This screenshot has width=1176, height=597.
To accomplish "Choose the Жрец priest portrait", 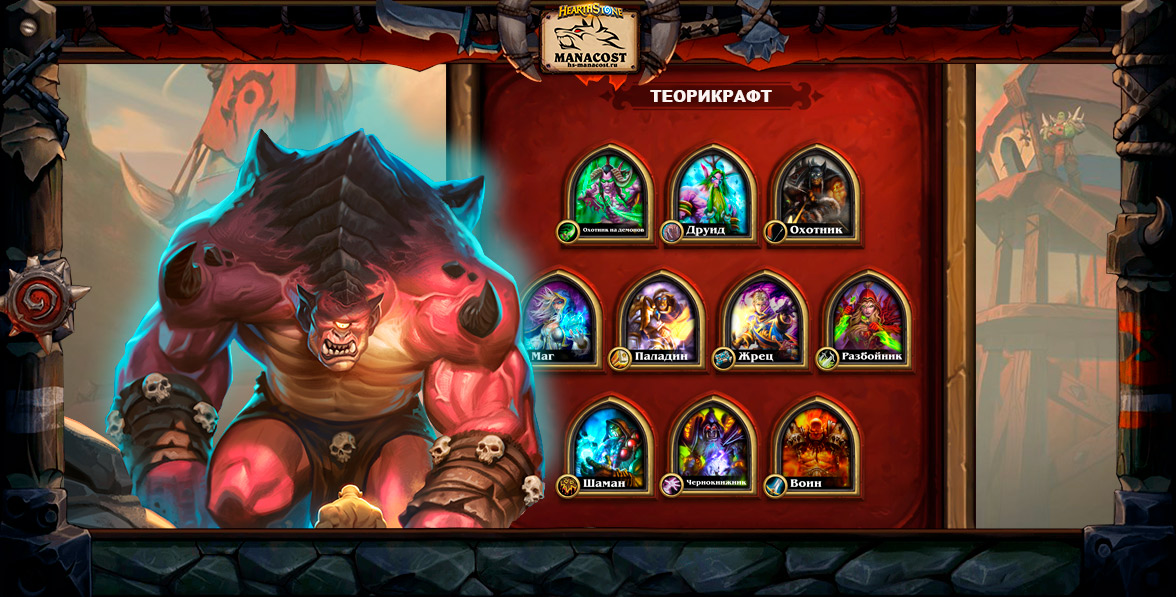I will 764,317.
